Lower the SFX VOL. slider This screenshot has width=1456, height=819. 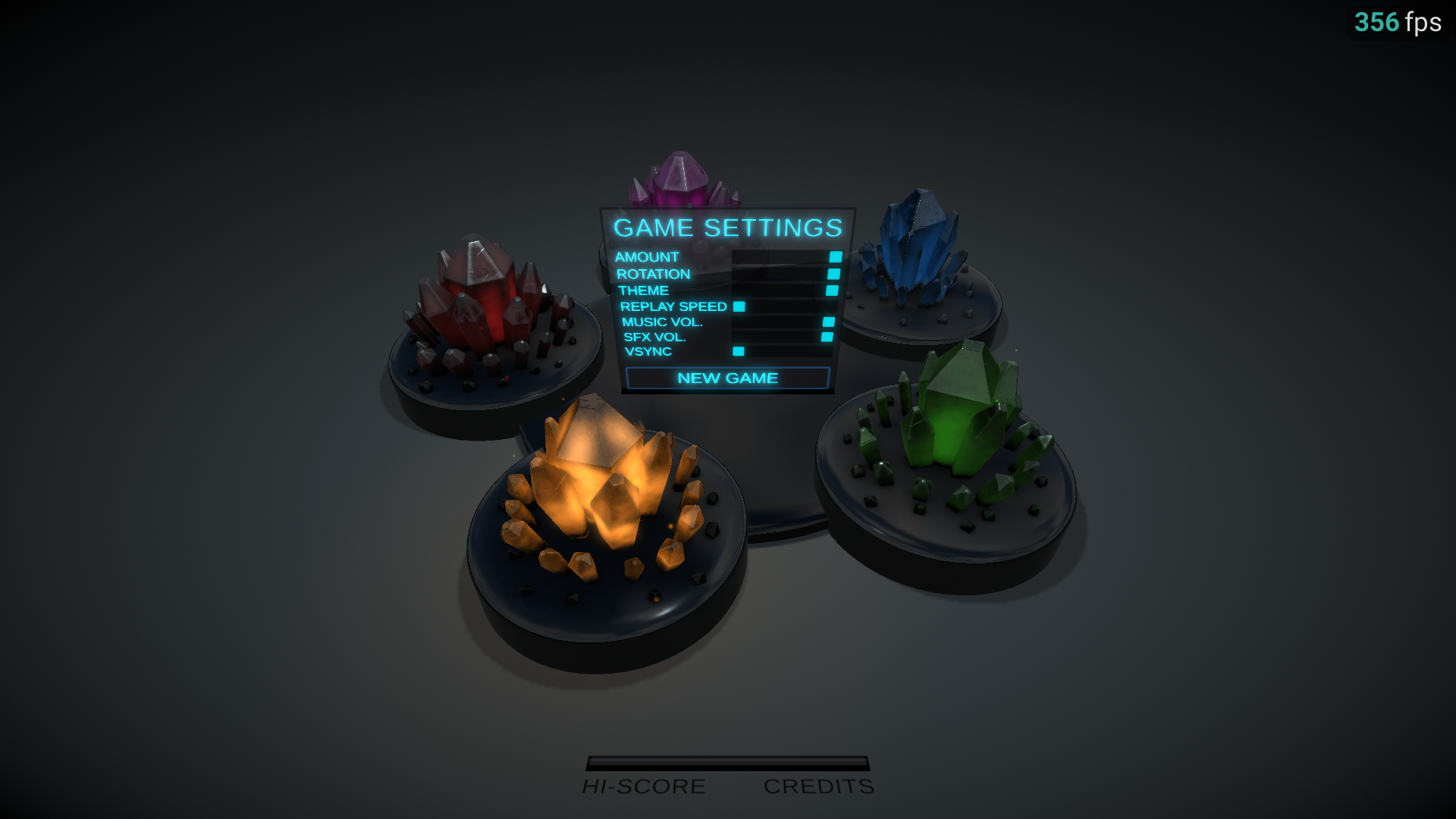click(827, 337)
